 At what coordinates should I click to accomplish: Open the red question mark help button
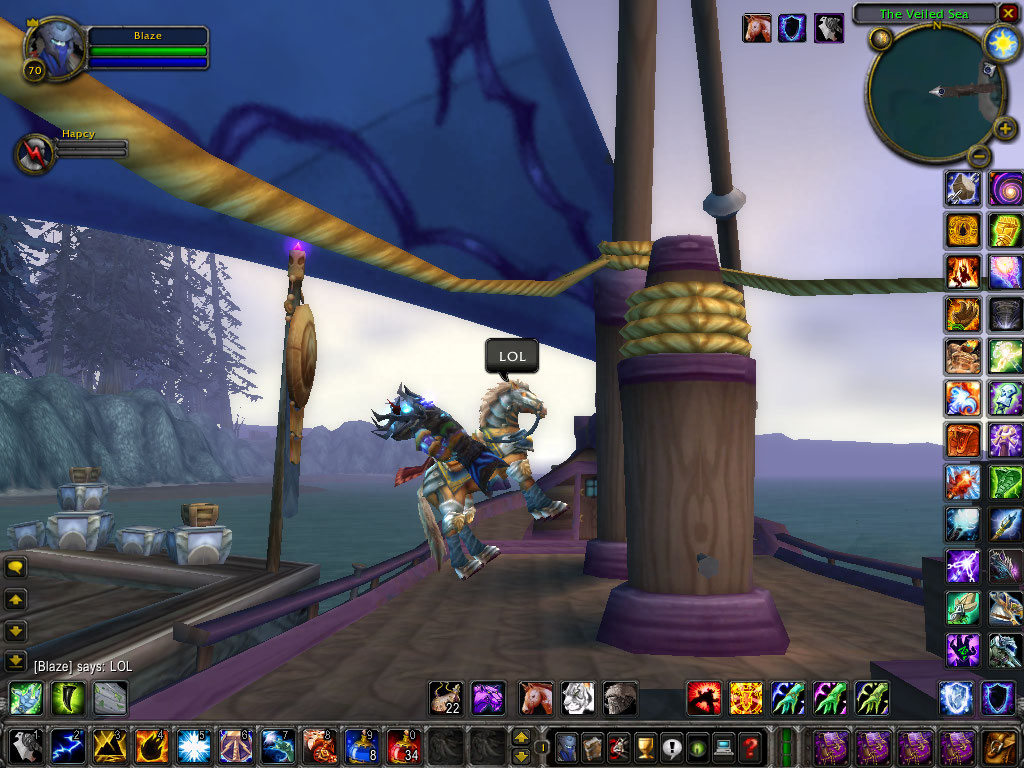(x=750, y=746)
